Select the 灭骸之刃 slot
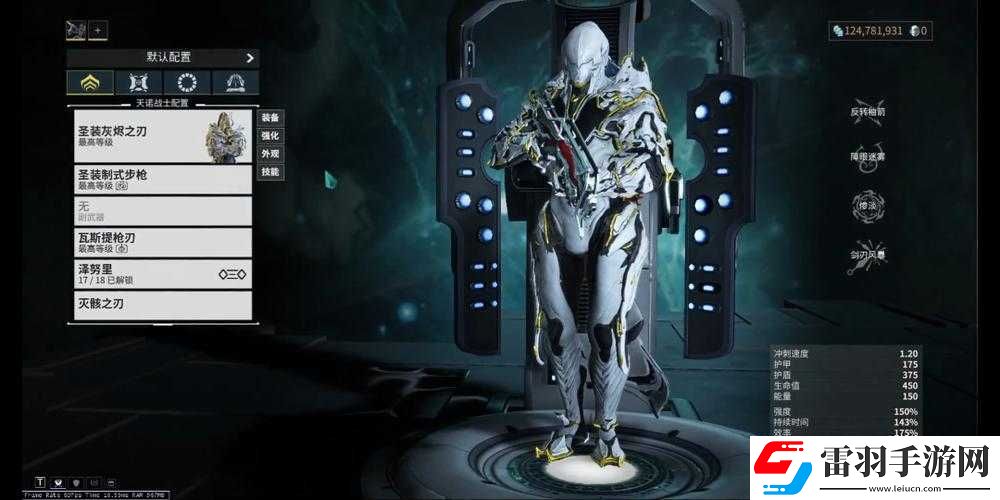This screenshot has width=1000, height=500. (x=162, y=304)
